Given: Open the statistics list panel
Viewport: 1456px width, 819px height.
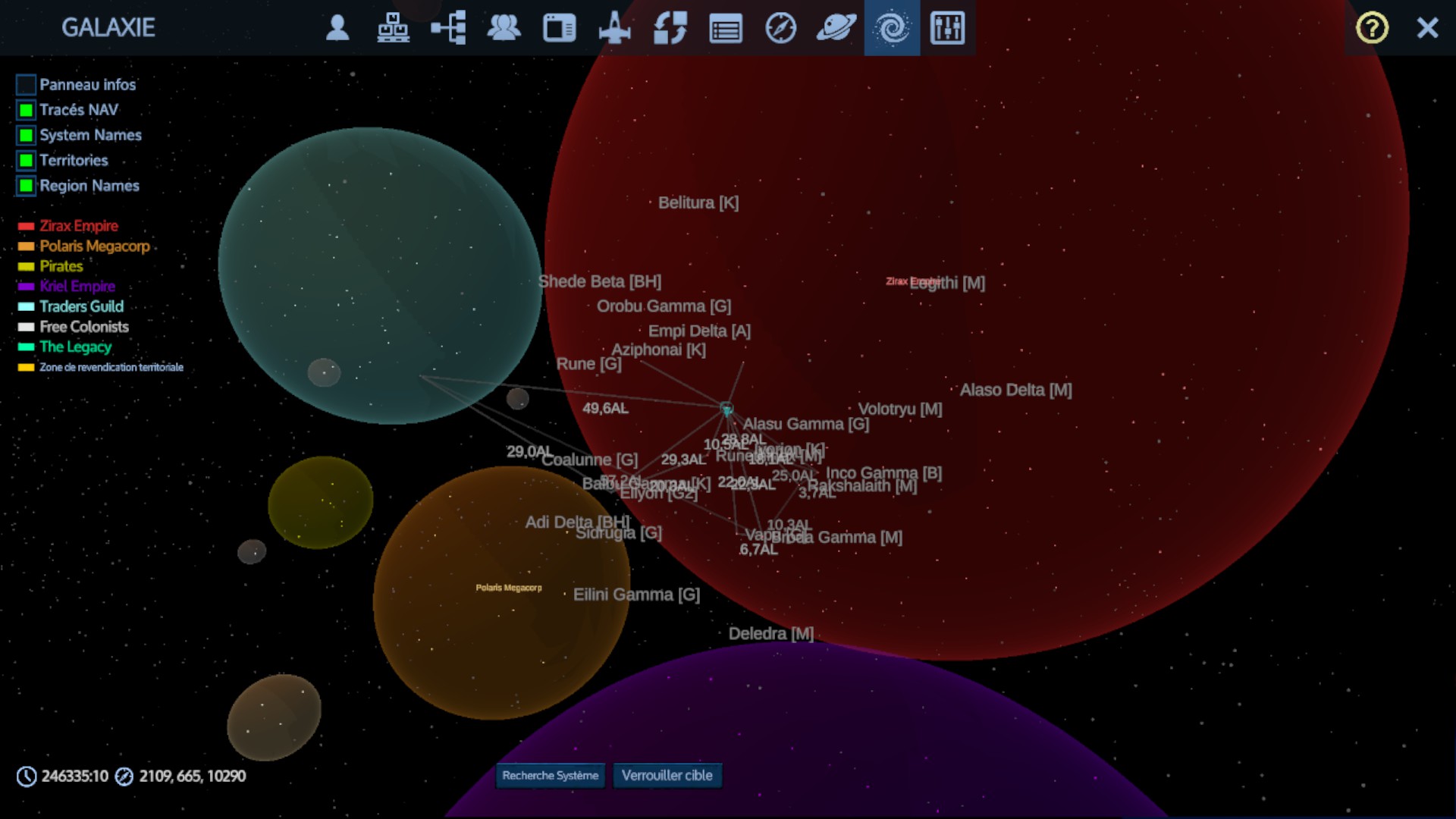Looking at the screenshot, I should point(725,28).
